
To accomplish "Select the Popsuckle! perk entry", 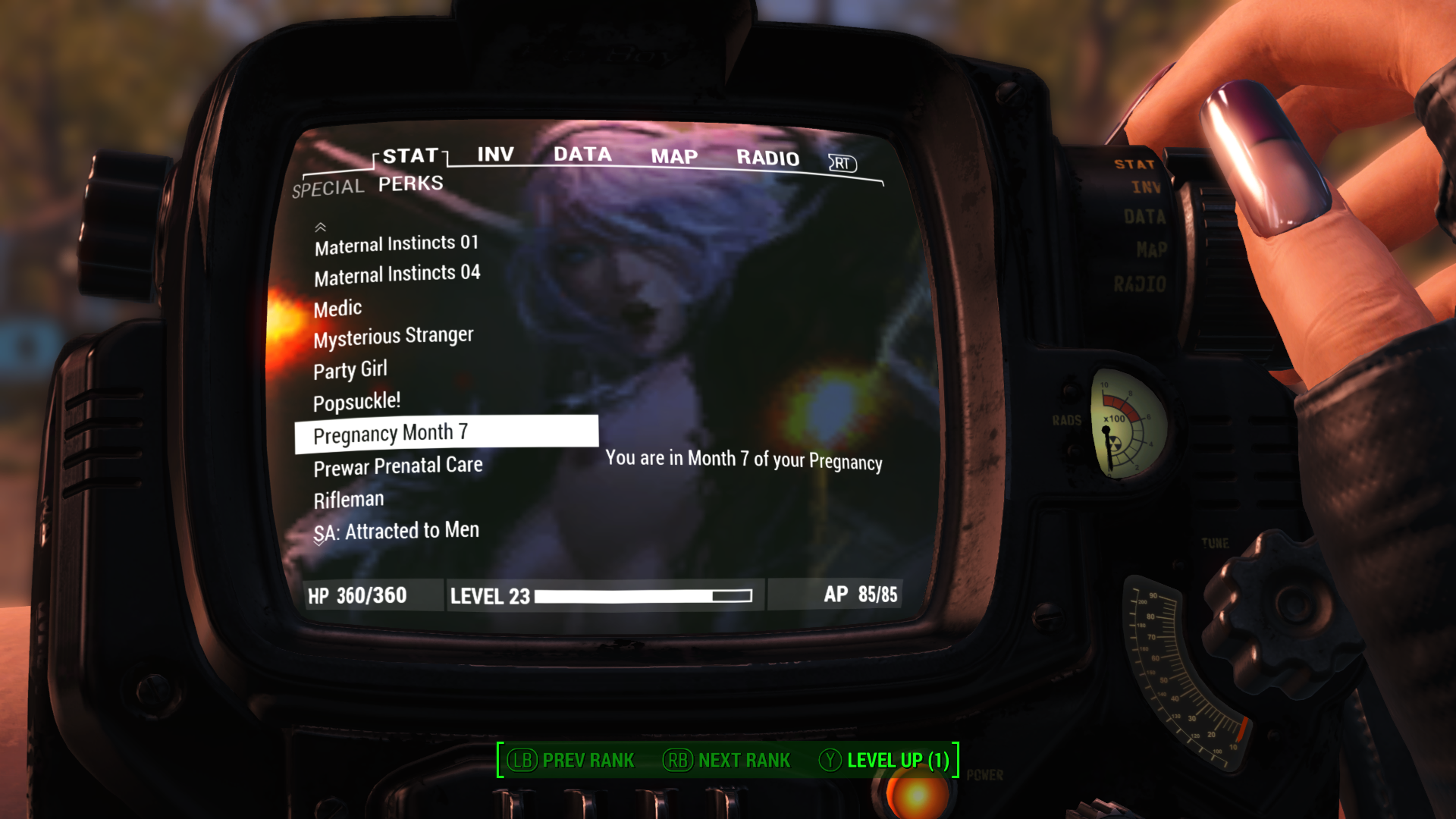I will 356,402.
